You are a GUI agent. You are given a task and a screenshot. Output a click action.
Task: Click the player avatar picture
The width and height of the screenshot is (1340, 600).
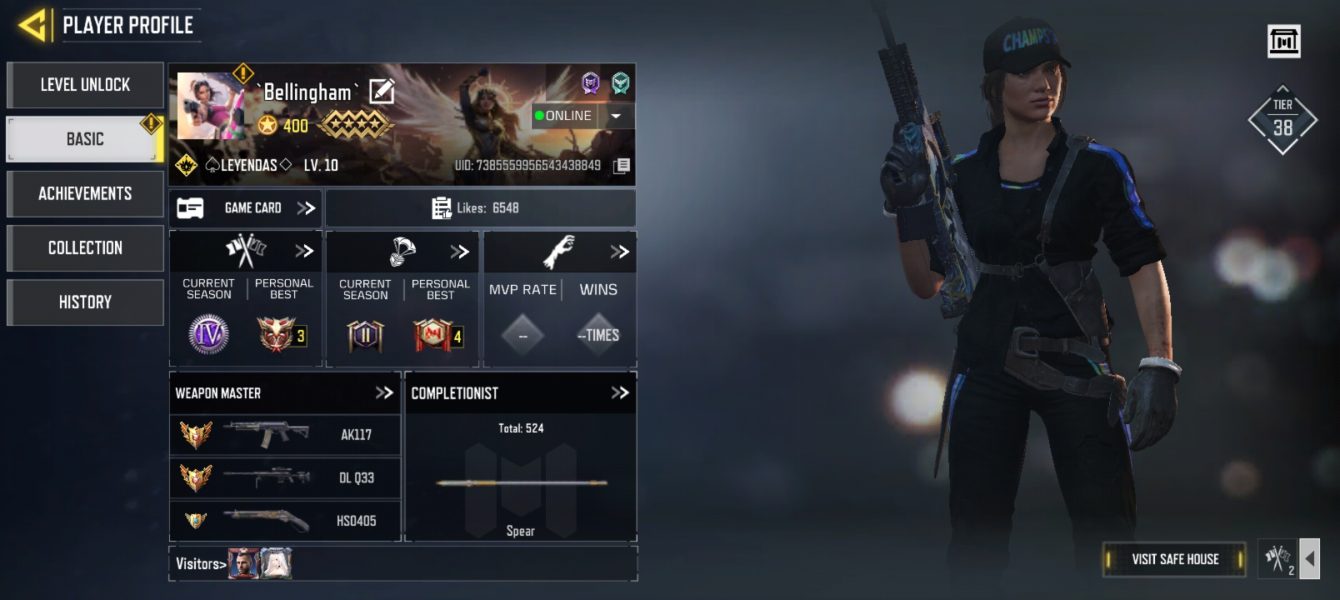pyautogui.click(x=212, y=106)
